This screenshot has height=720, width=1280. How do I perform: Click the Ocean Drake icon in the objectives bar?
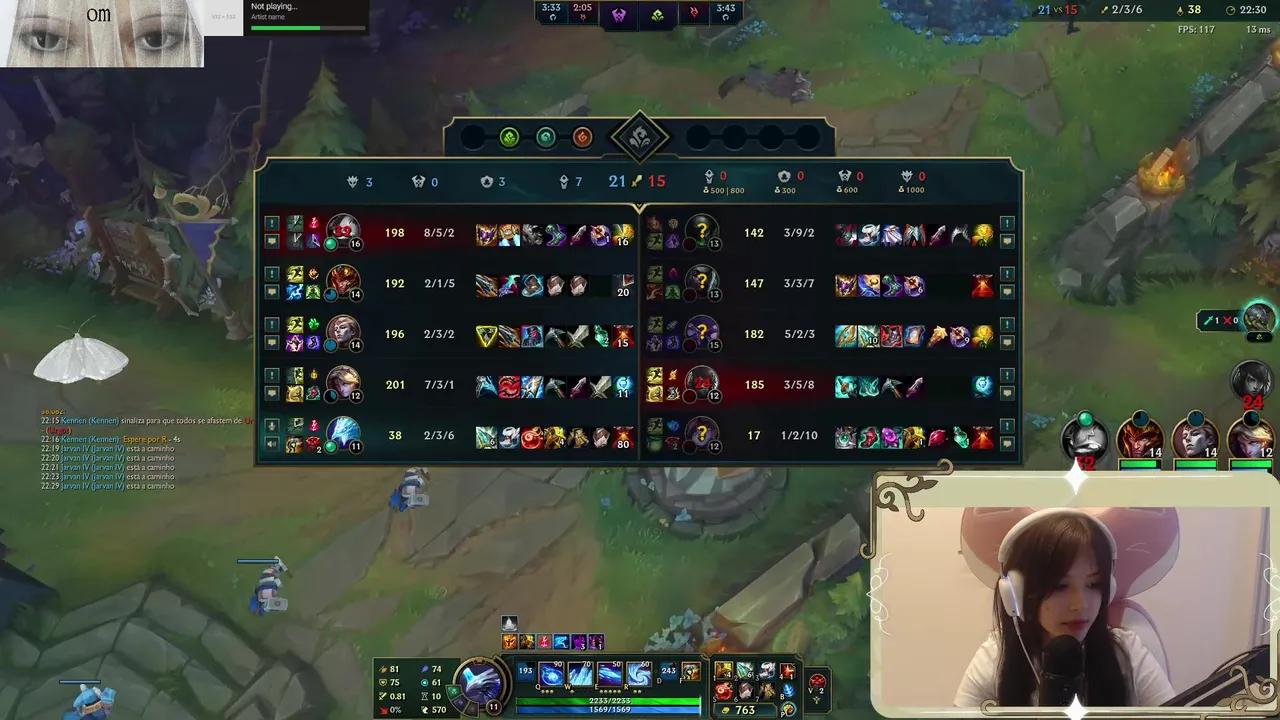546,137
